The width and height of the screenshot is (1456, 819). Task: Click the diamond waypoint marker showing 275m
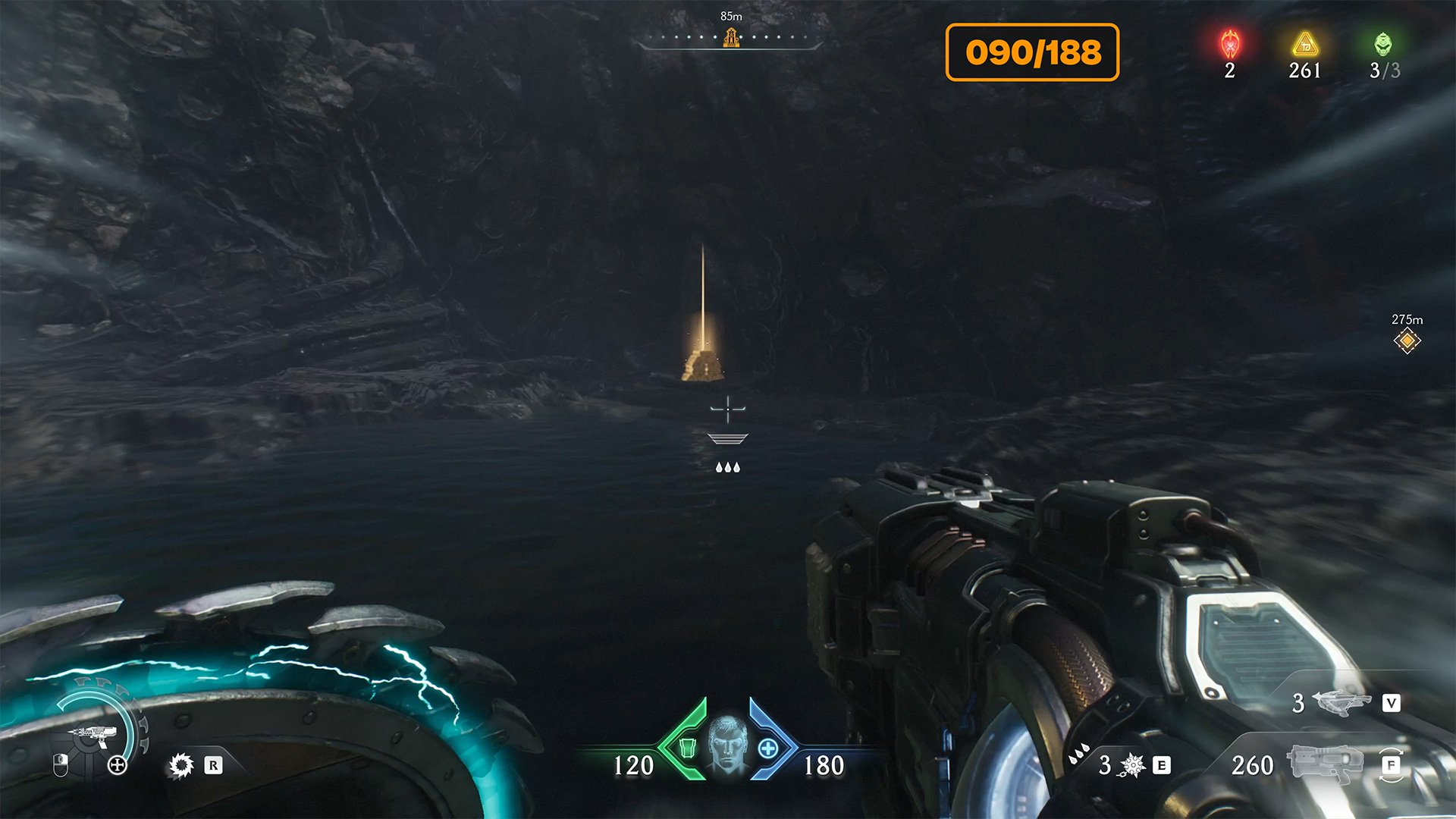[1407, 340]
